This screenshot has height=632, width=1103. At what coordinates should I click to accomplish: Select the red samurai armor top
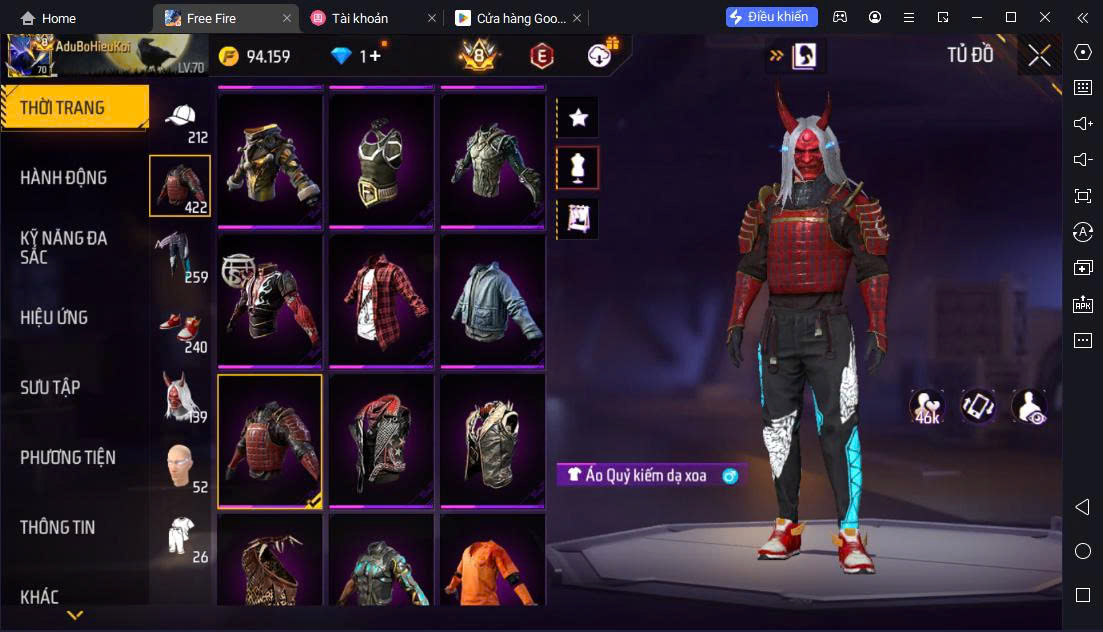pos(270,440)
